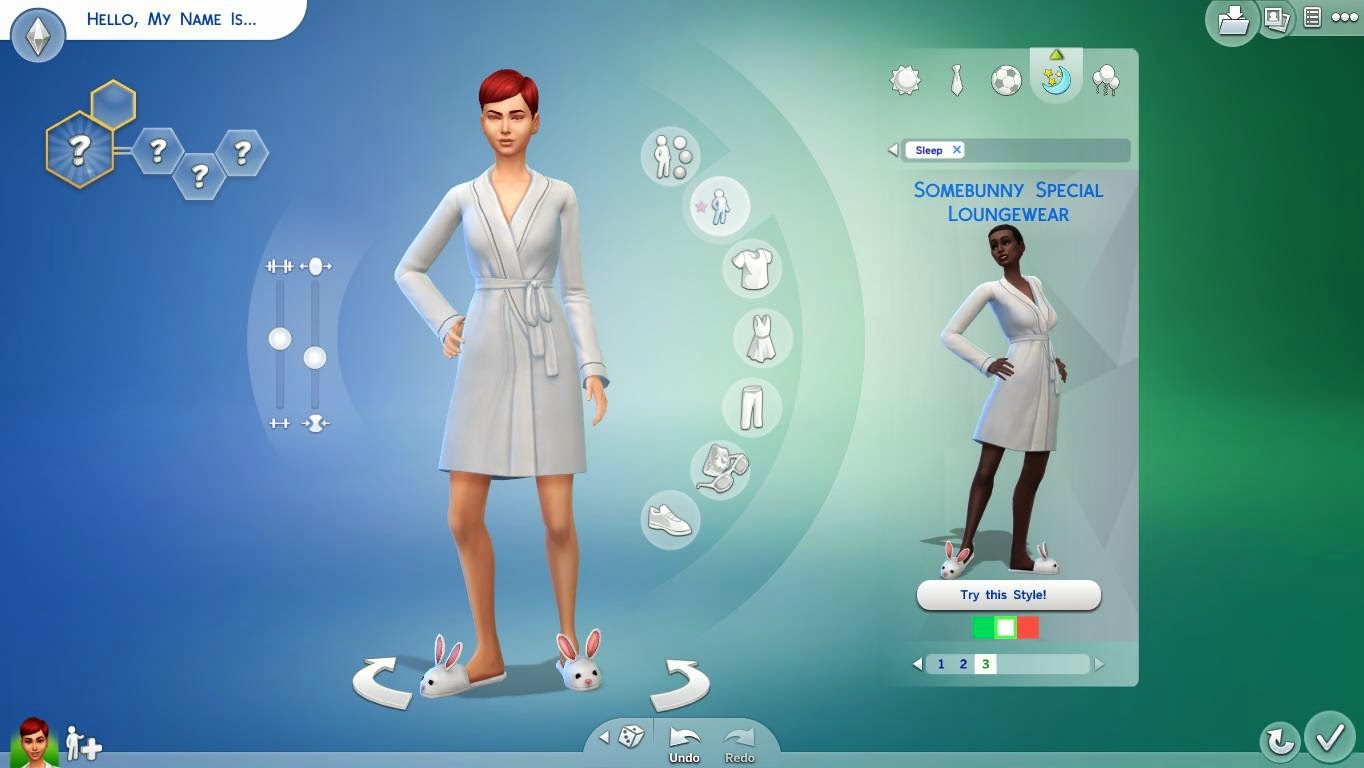
Task: Open the Gallery icon in the top-right corner
Action: (1277, 20)
